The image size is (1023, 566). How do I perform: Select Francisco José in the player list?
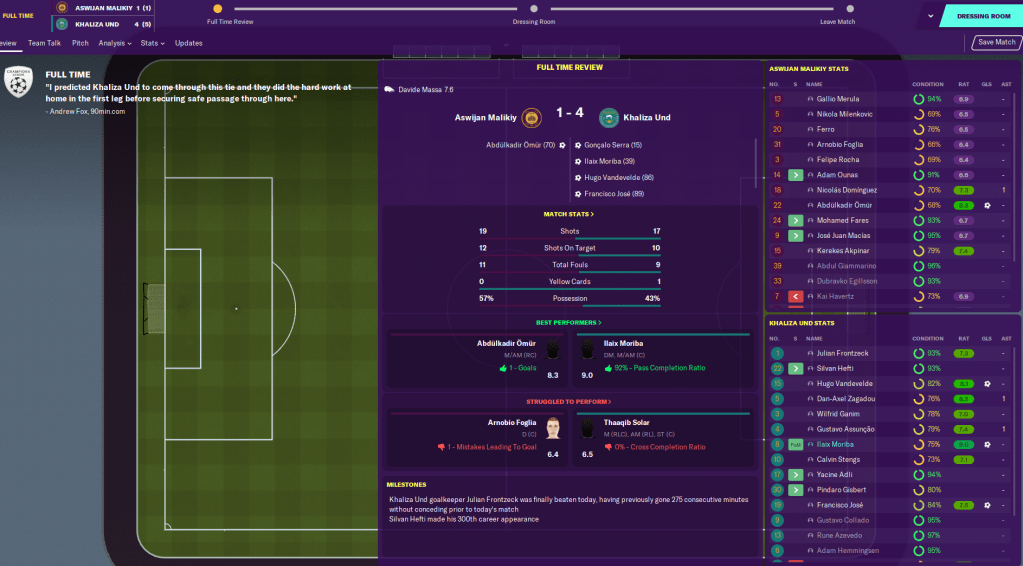tap(840, 505)
